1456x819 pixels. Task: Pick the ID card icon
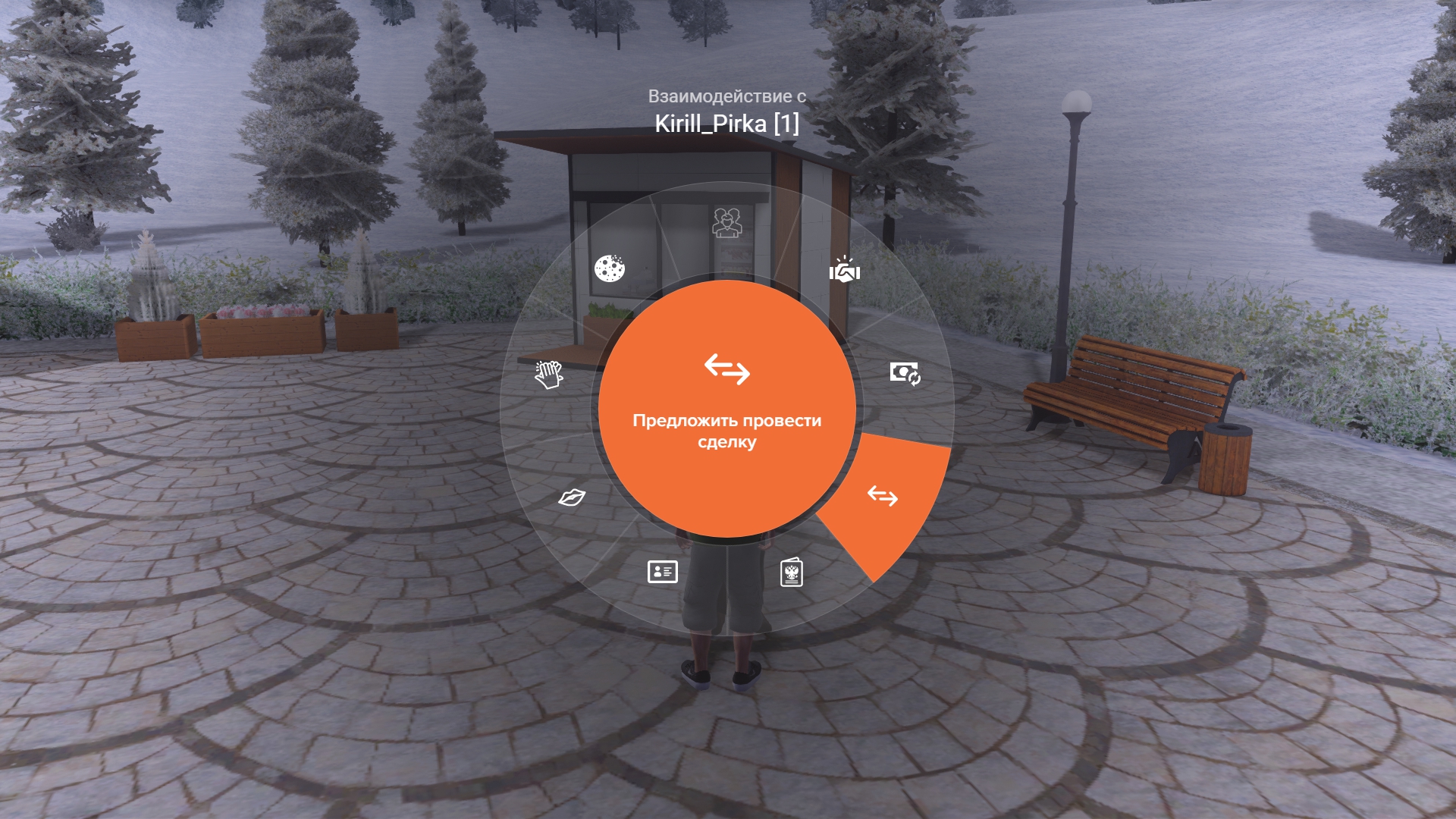662,572
